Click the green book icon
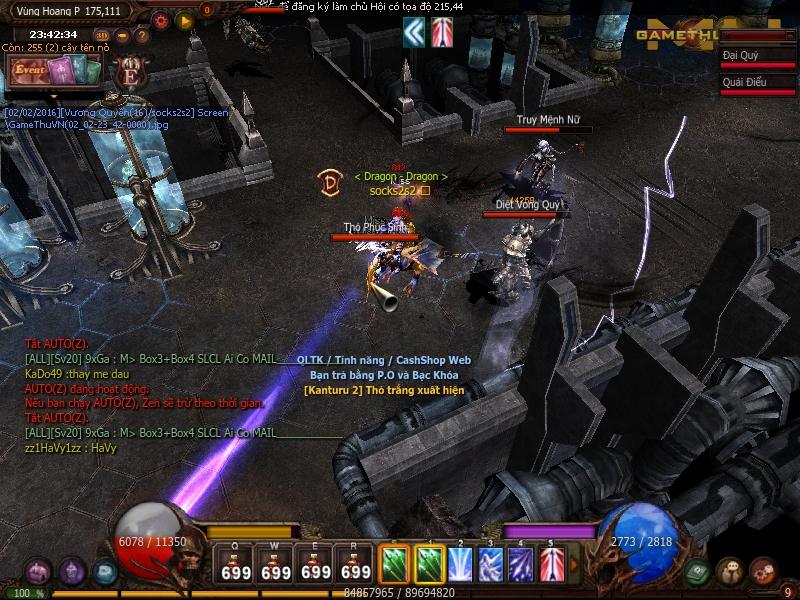The width and height of the screenshot is (800, 600). click(x=698, y=571)
